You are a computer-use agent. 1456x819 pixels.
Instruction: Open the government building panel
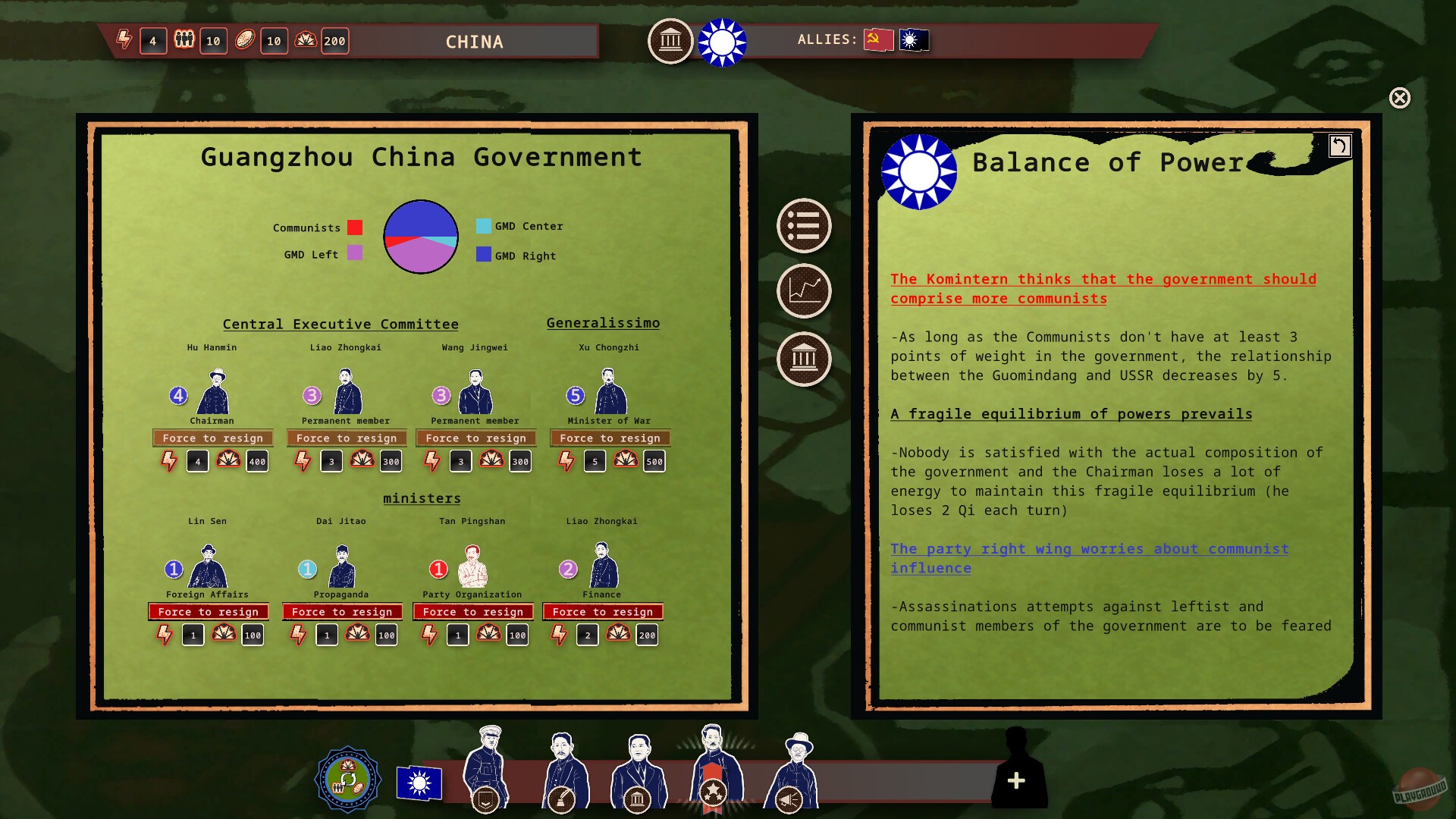point(804,358)
